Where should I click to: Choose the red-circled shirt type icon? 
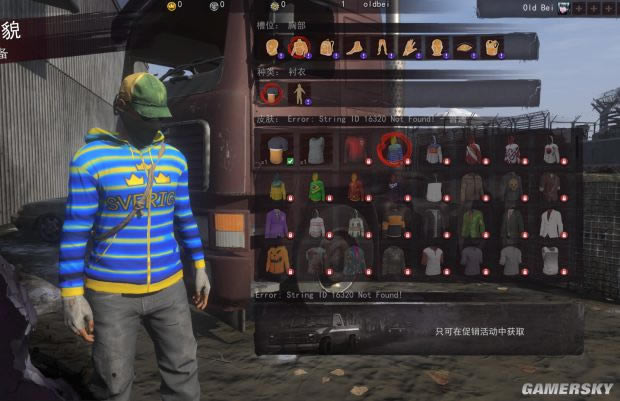coord(271,94)
